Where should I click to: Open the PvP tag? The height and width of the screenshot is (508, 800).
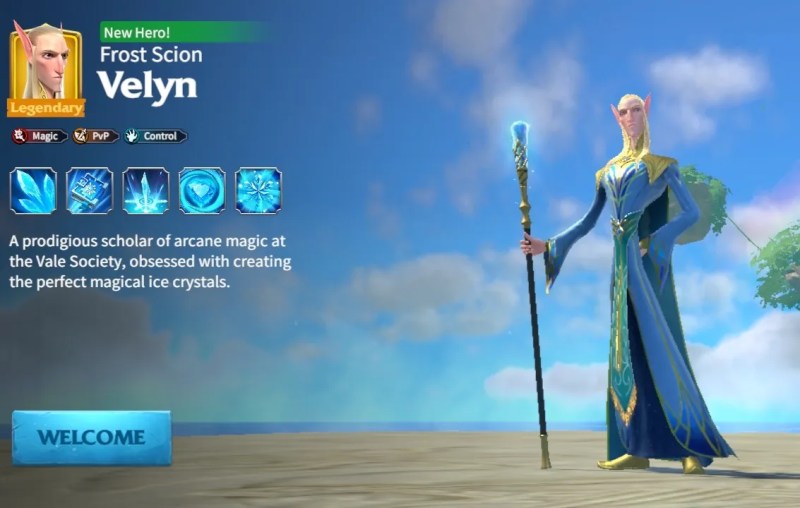96,136
